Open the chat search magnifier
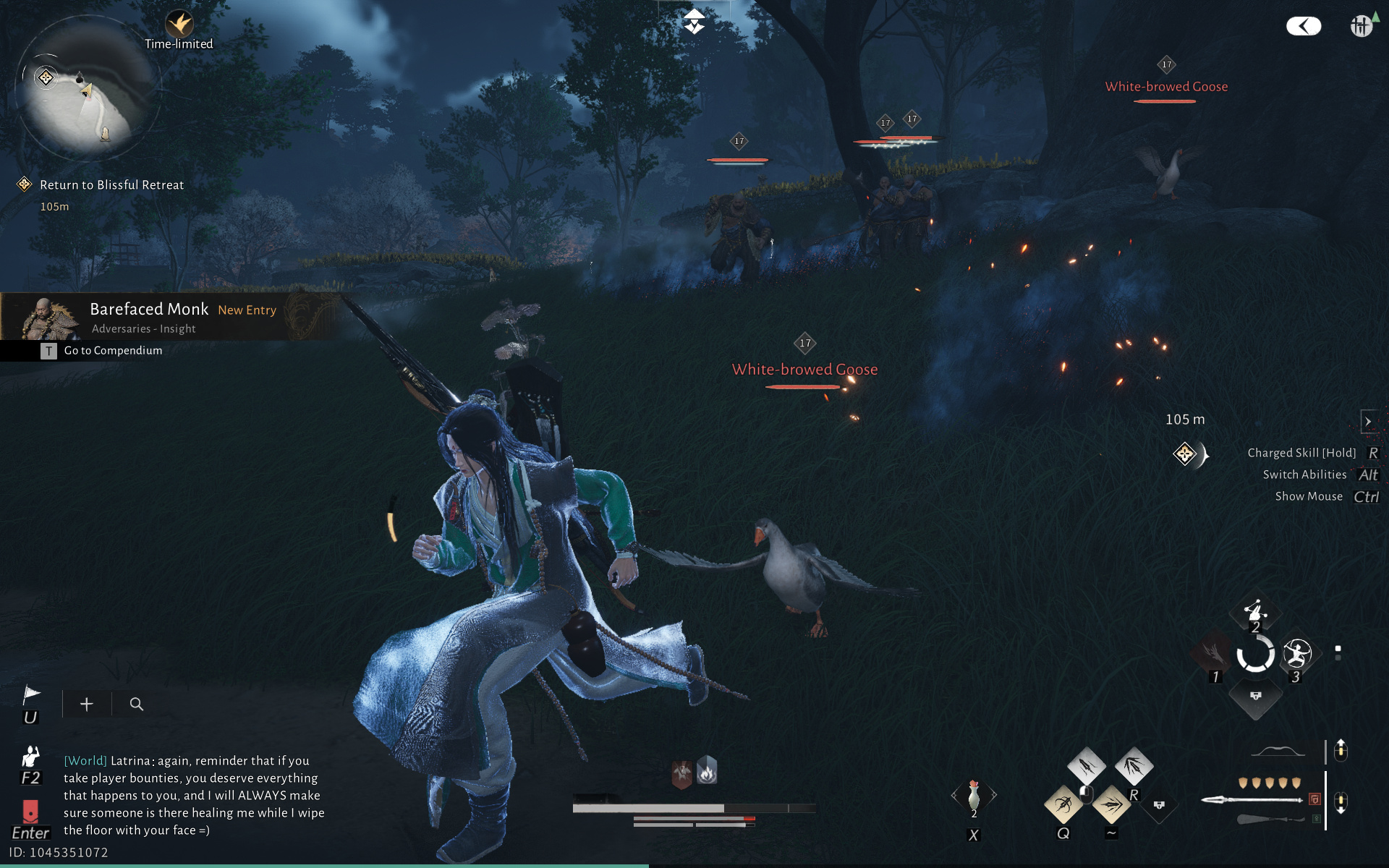 tap(136, 704)
